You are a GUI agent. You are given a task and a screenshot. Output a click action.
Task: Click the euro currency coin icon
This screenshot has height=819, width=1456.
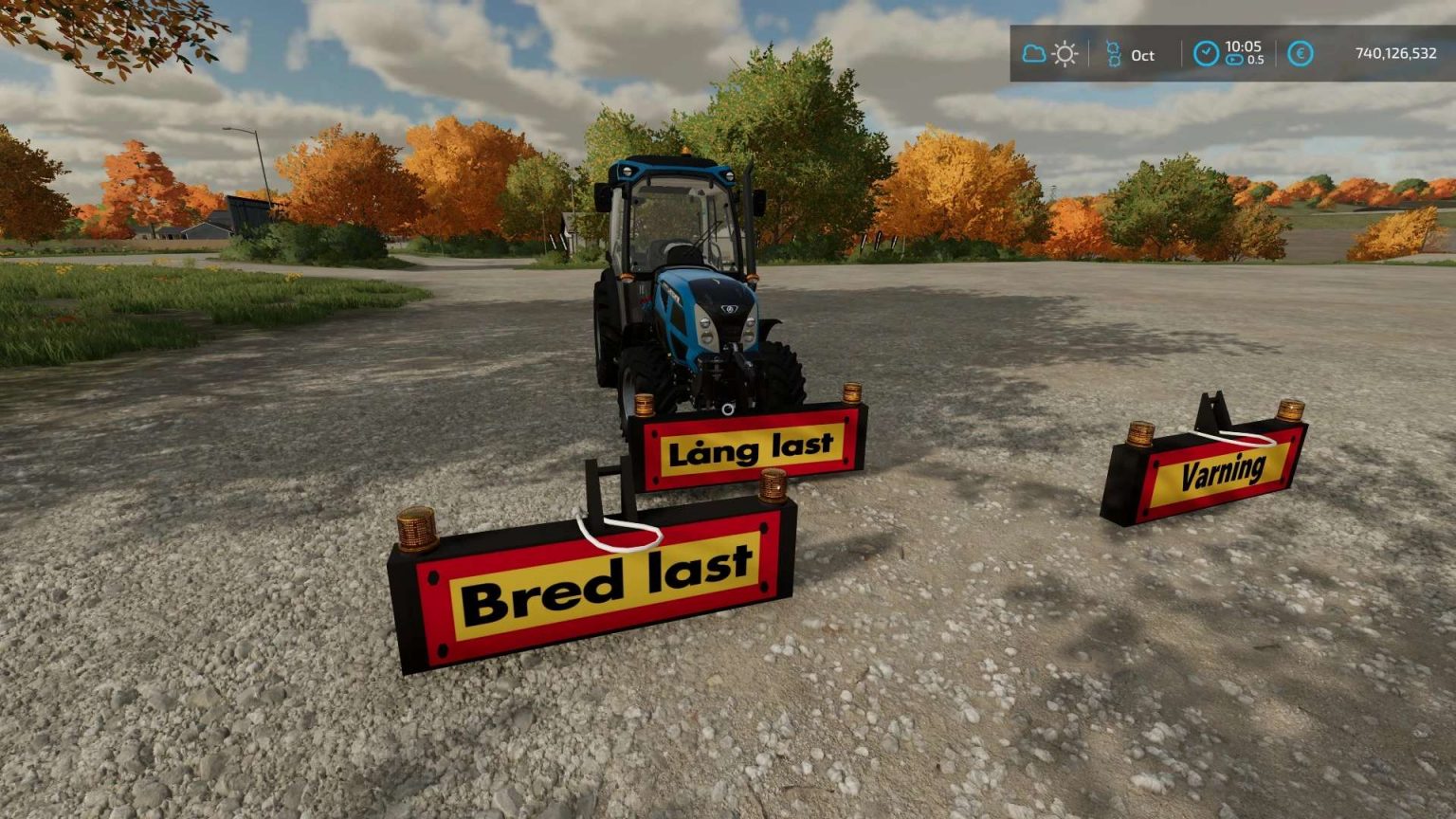click(1300, 54)
